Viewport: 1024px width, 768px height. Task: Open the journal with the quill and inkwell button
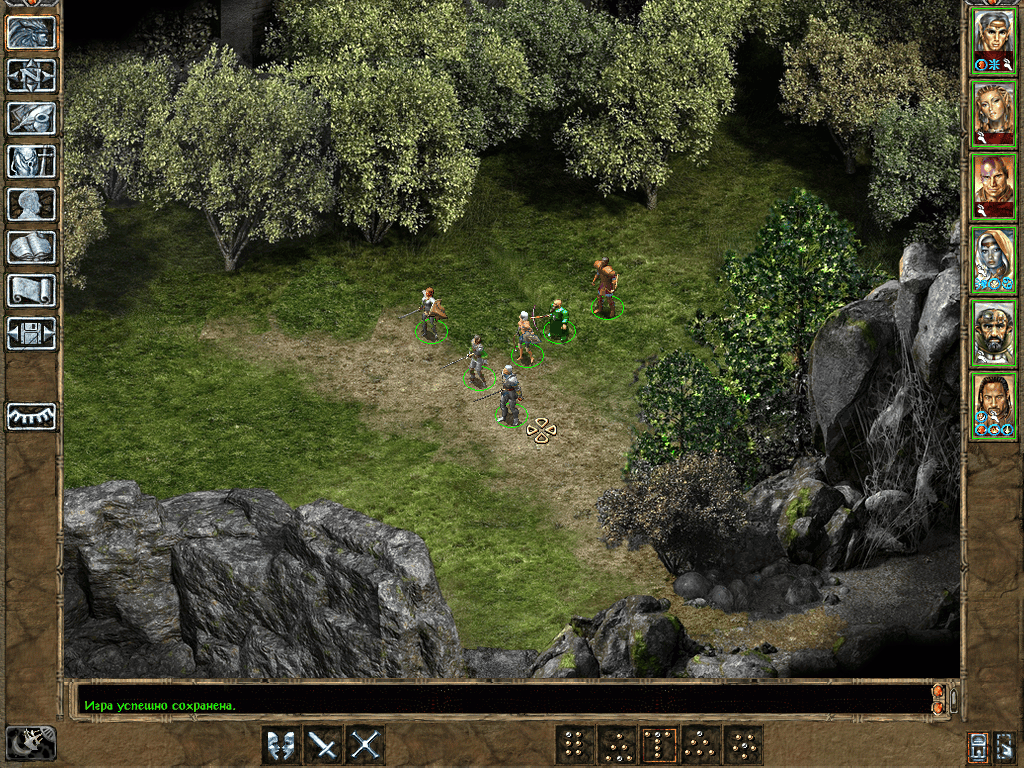[x=32, y=118]
